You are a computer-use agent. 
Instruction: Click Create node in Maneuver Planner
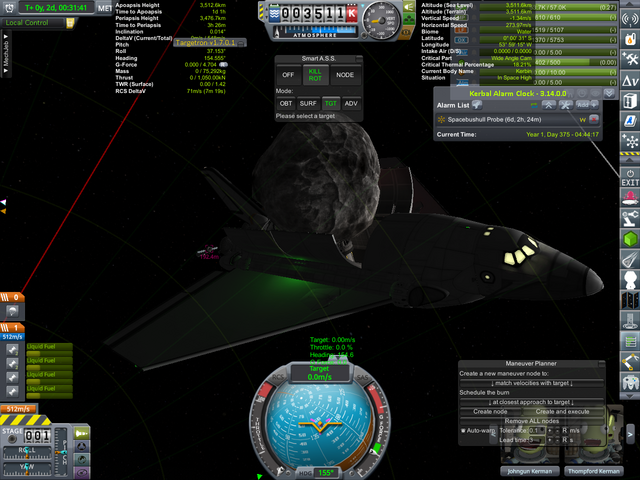pyautogui.click(x=490, y=412)
